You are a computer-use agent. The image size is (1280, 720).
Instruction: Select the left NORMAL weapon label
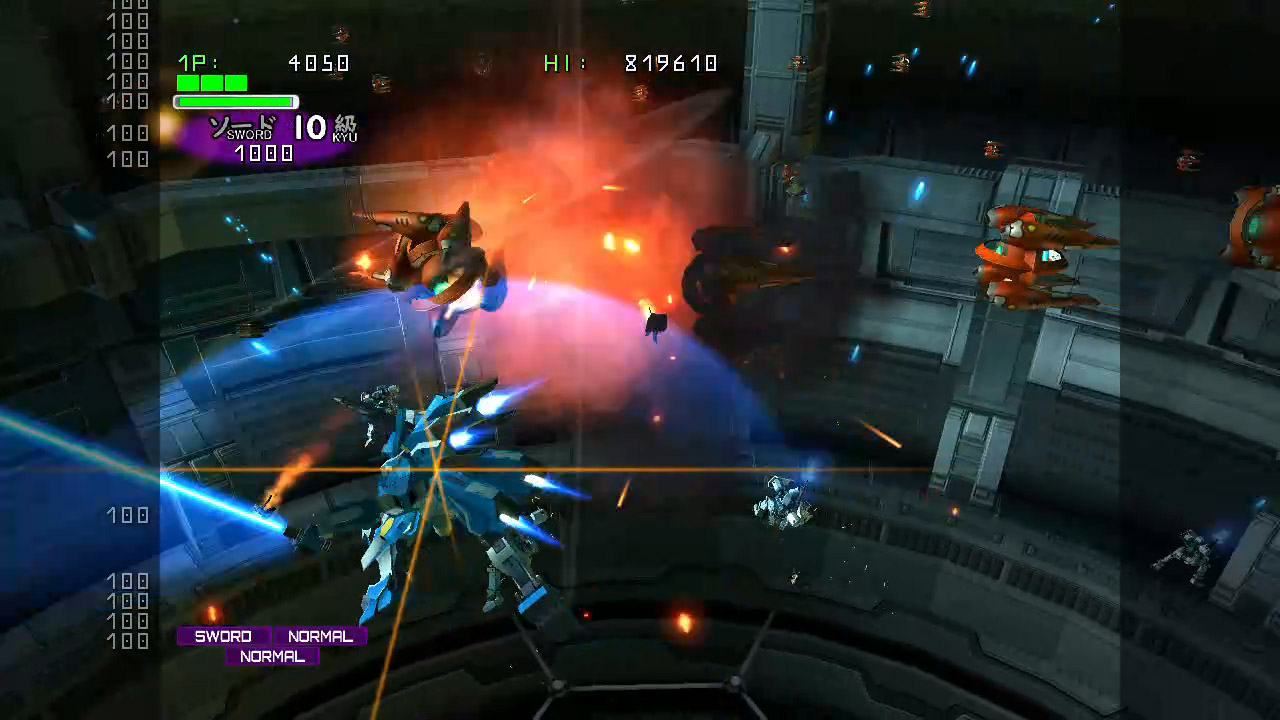coord(320,636)
